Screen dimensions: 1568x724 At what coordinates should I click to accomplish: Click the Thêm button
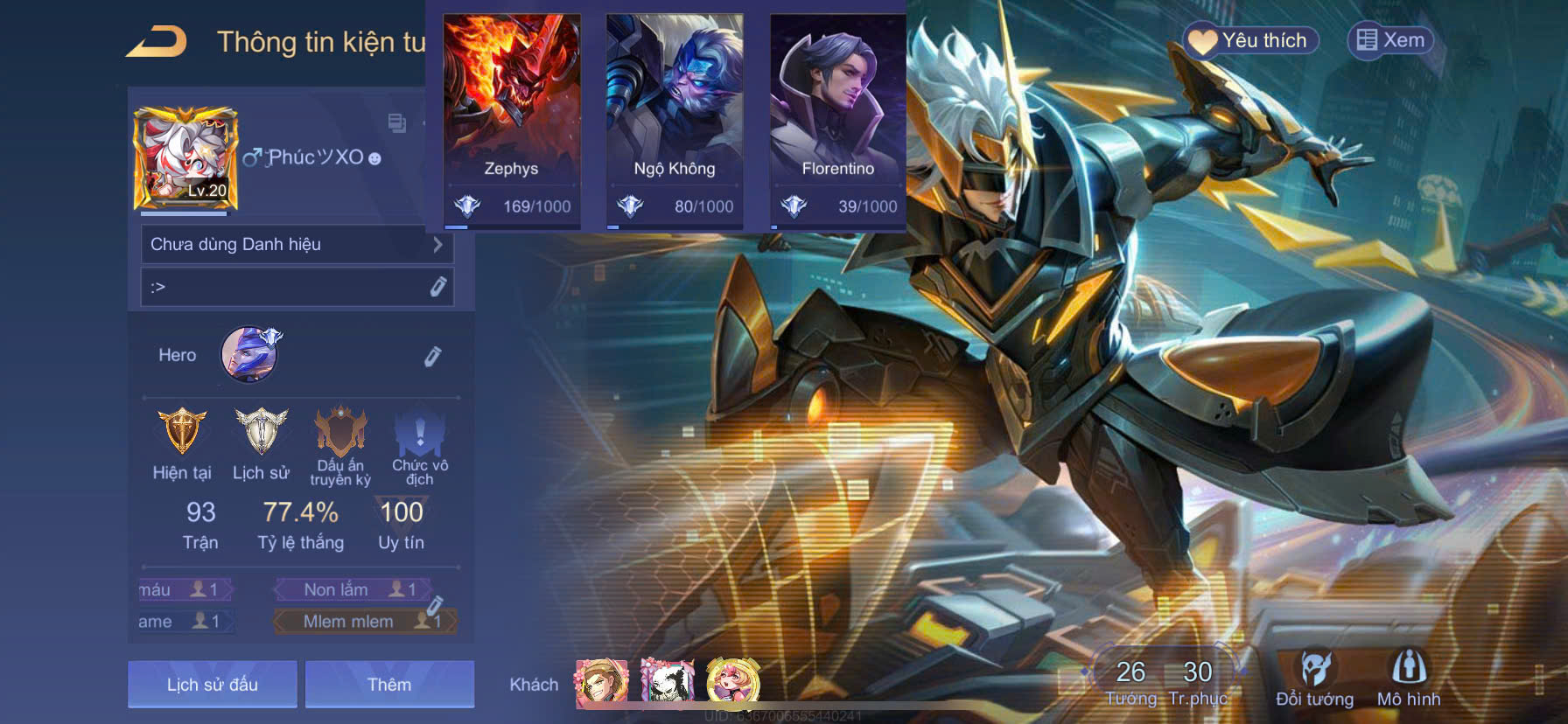389,684
